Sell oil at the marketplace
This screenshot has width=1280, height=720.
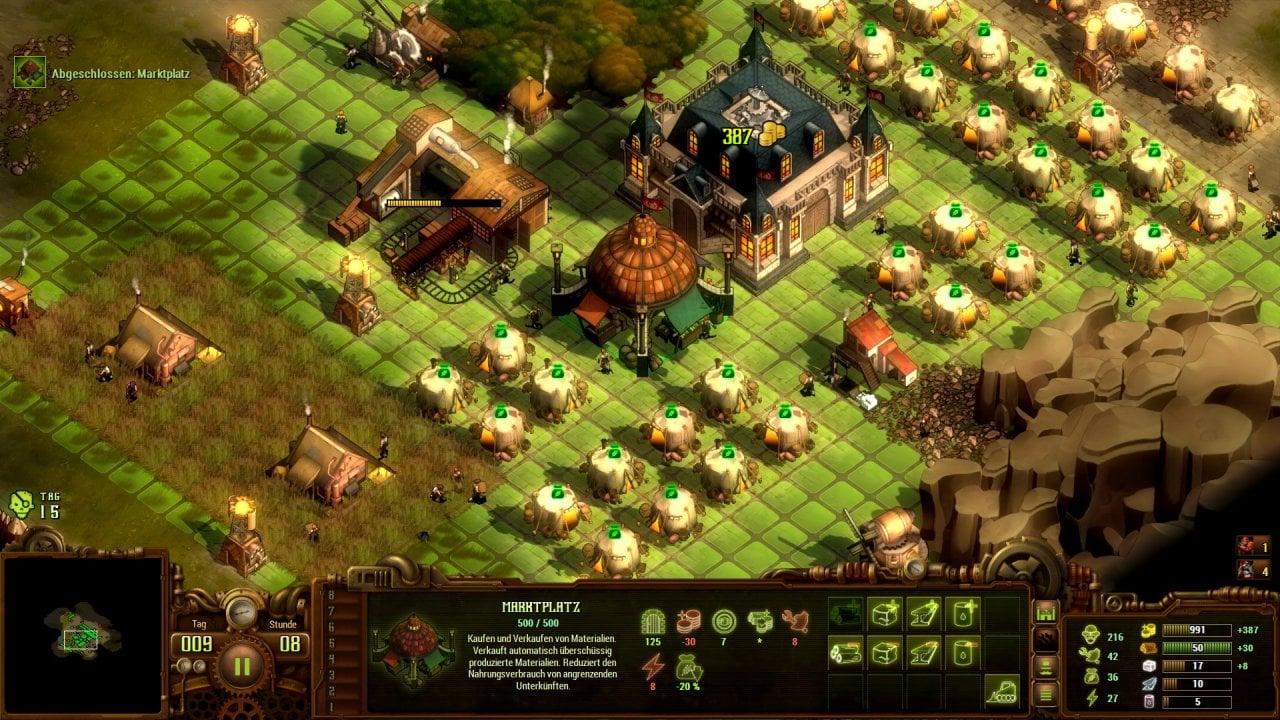tap(962, 653)
